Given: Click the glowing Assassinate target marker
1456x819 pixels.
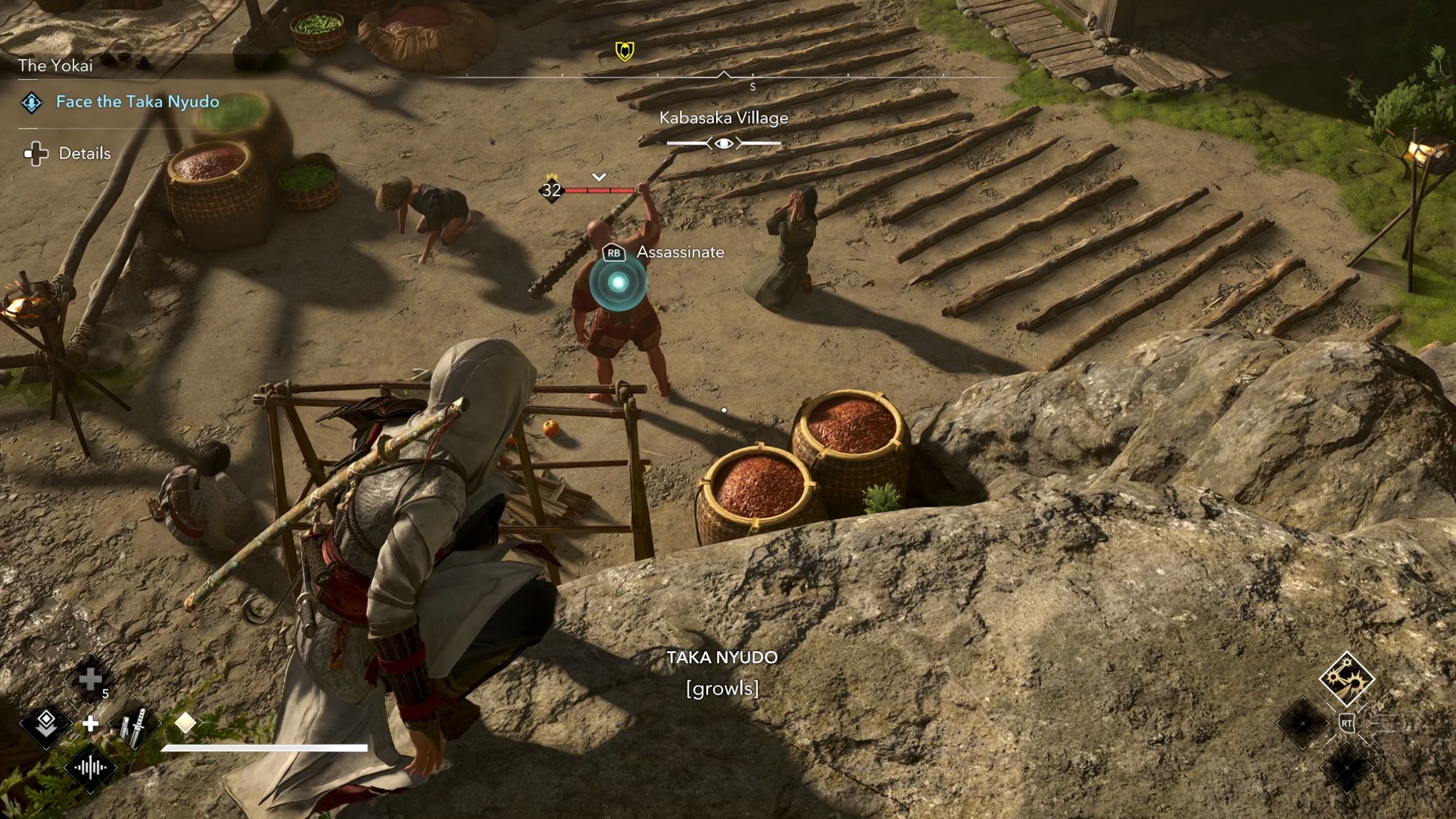Looking at the screenshot, I should (618, 282).
